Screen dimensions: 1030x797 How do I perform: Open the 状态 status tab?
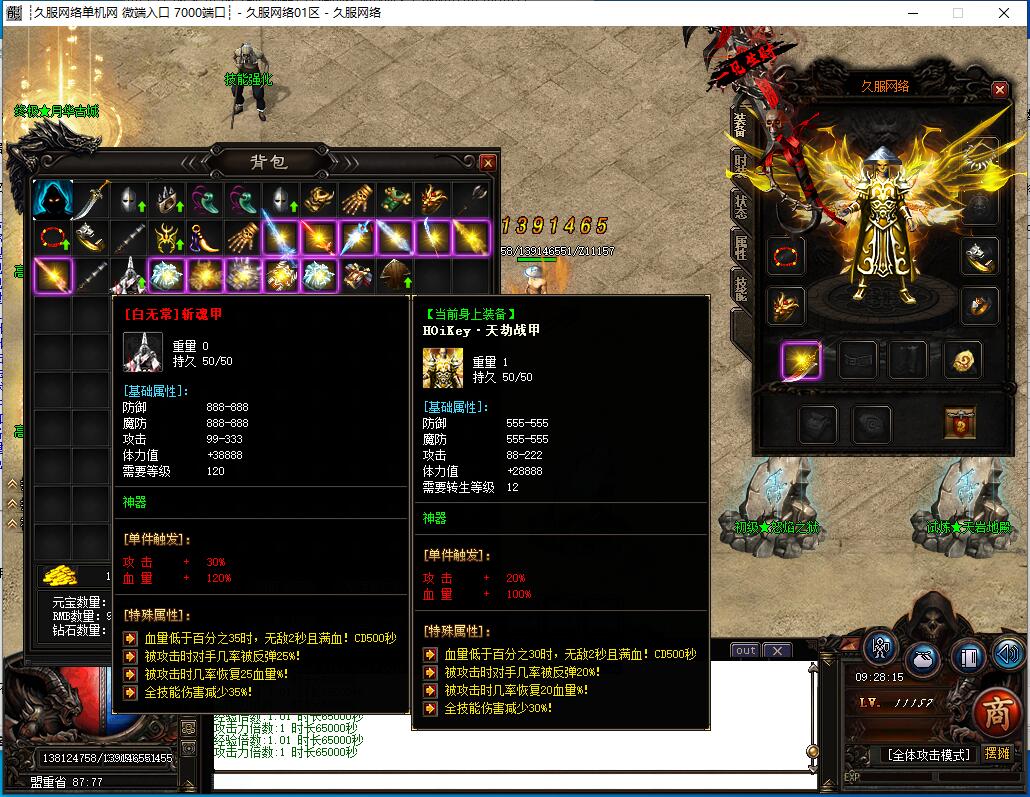click(x=740, y=207)
